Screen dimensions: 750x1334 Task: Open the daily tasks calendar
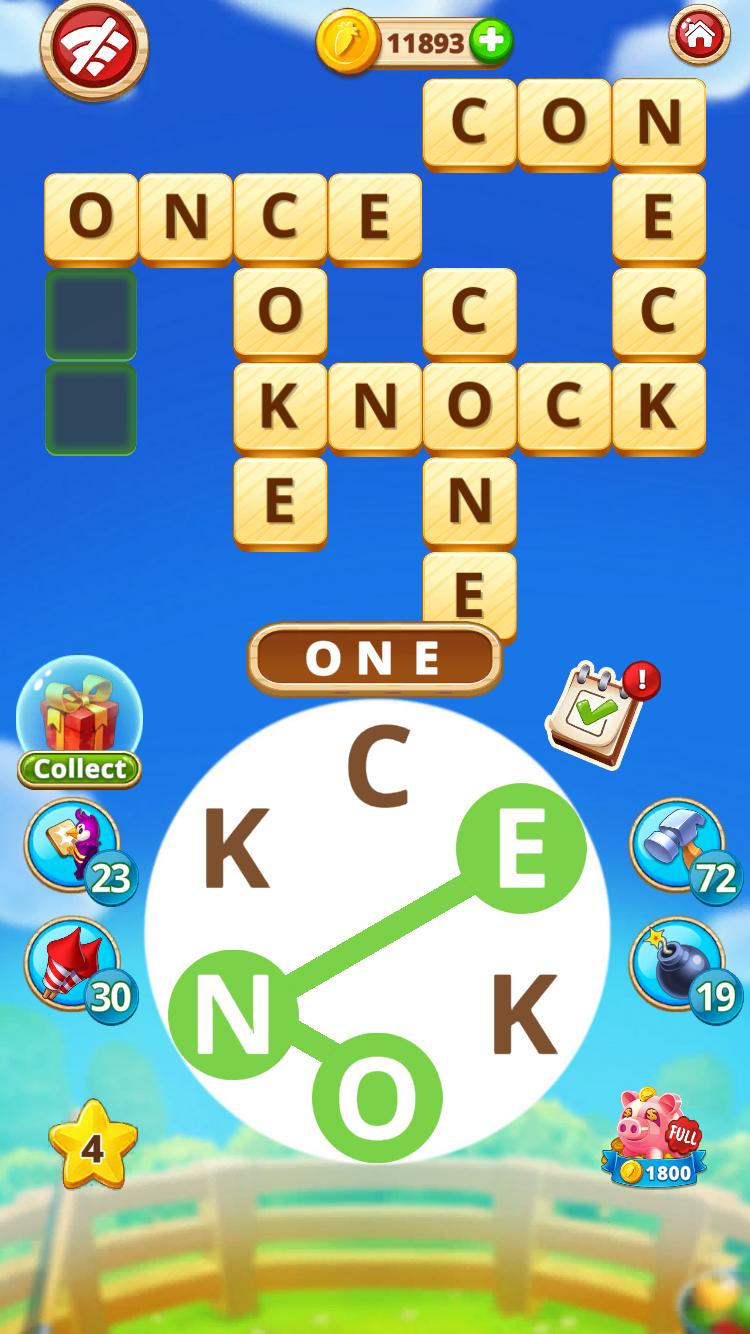click(x=596, y=714)
